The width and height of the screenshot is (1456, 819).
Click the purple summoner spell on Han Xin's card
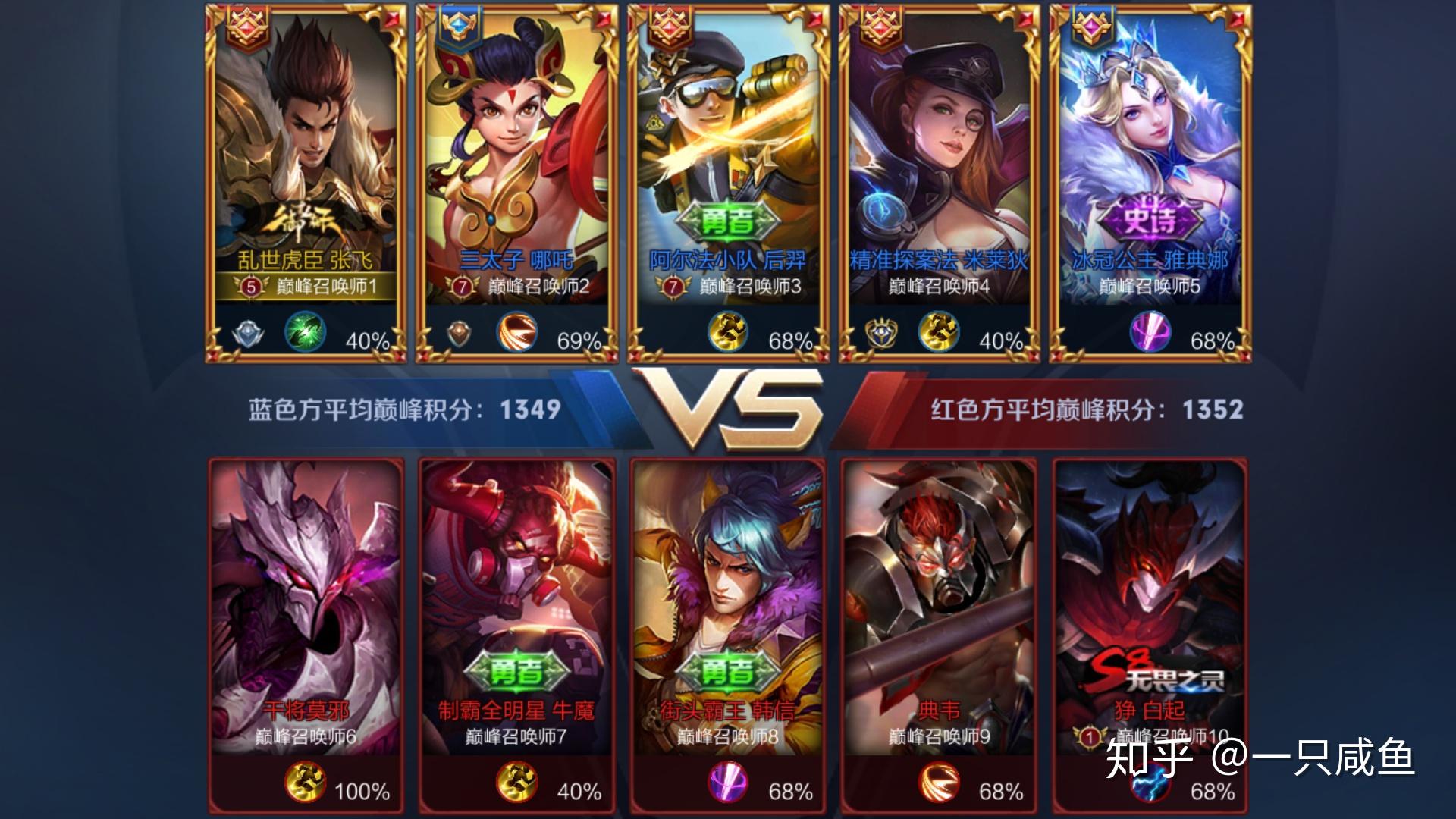tap(728, 783)
